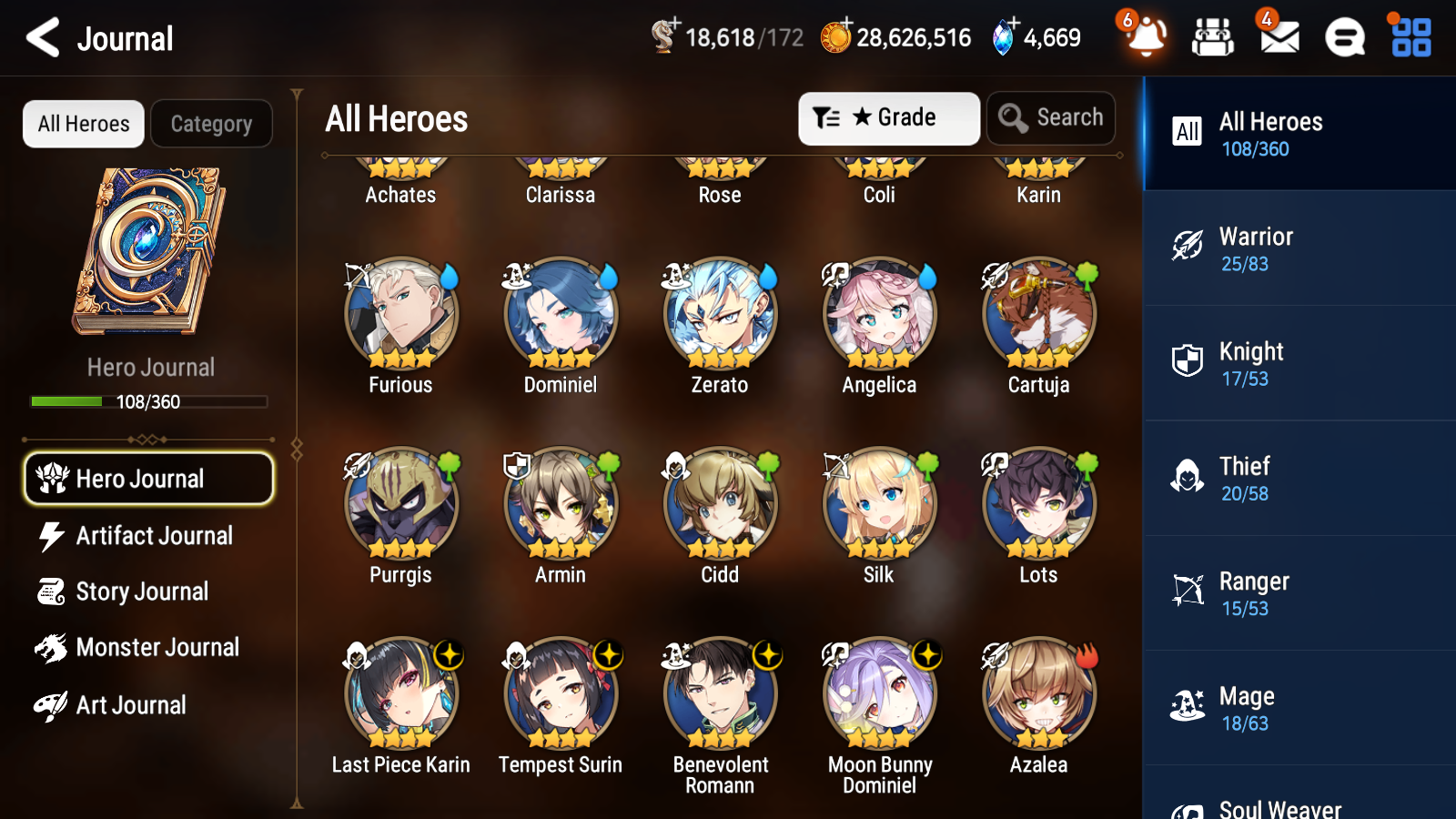This screenshot has width=1456, height=819.
Task: Open the Grade sort dropdown
Action: [888, 117]
